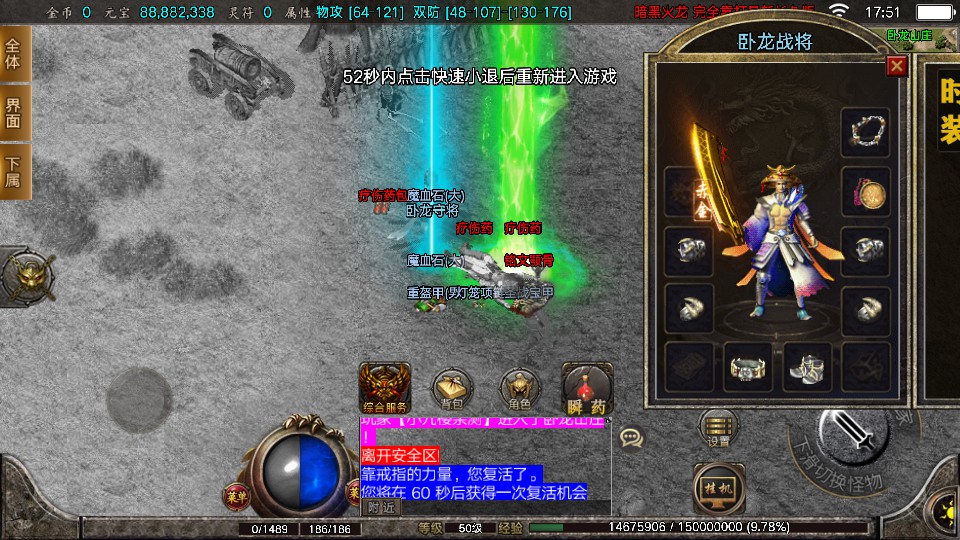Screen dimensions: 960x540
Task: Click the 界面 side tab
Action: (14, 112)
